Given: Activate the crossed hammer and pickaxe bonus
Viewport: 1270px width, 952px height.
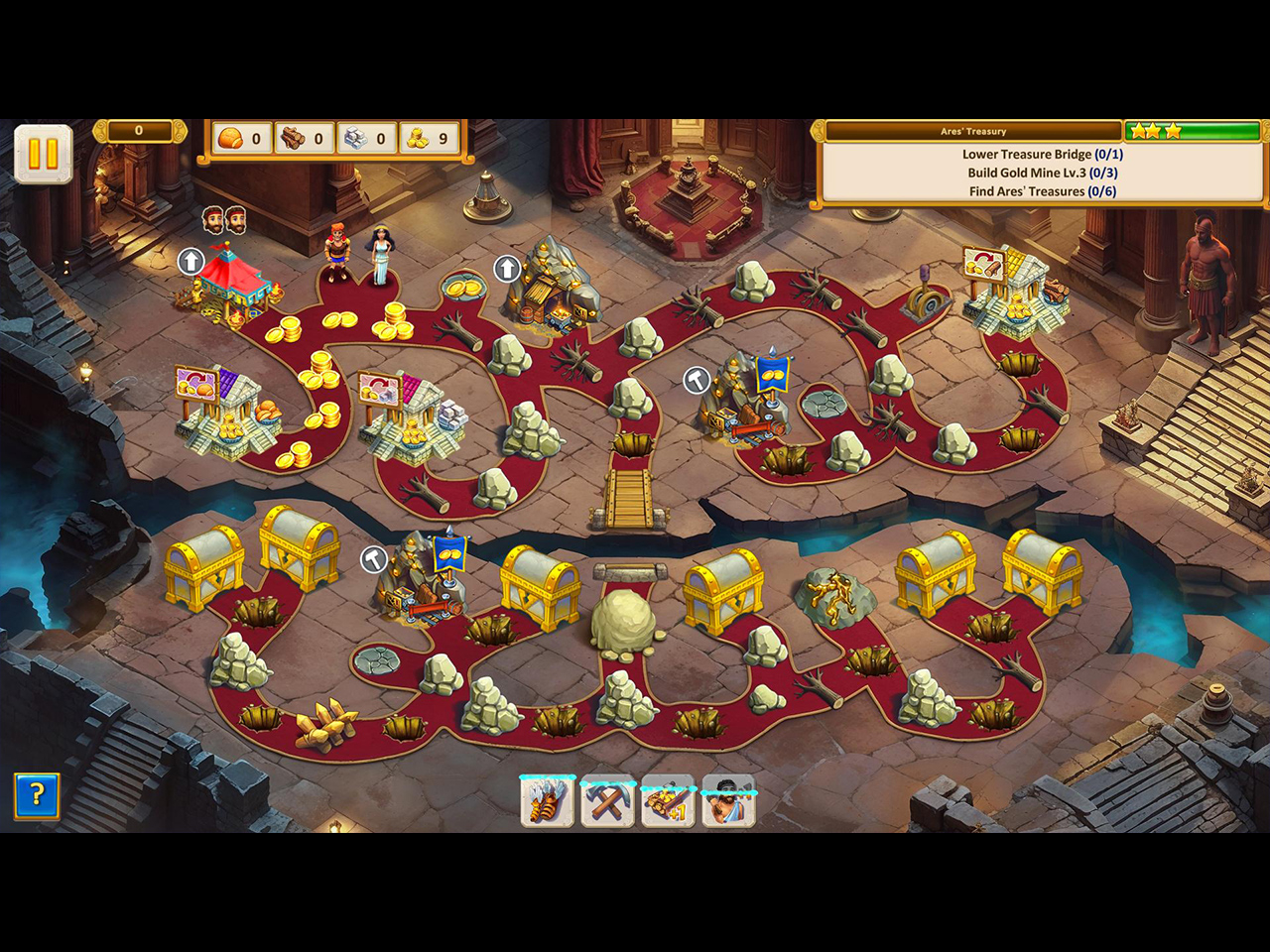Looking at the screenshot, I should click(x=607, y=802).
